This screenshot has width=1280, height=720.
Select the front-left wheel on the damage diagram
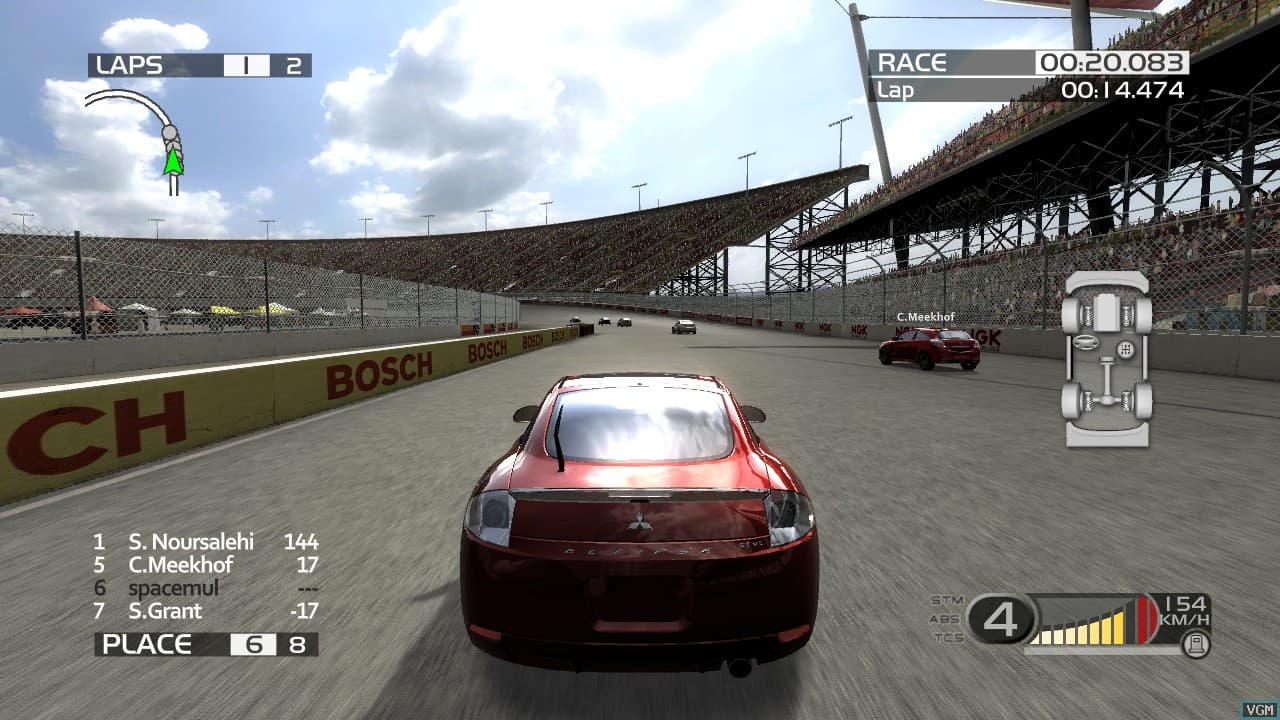(x=1073, y=312)
